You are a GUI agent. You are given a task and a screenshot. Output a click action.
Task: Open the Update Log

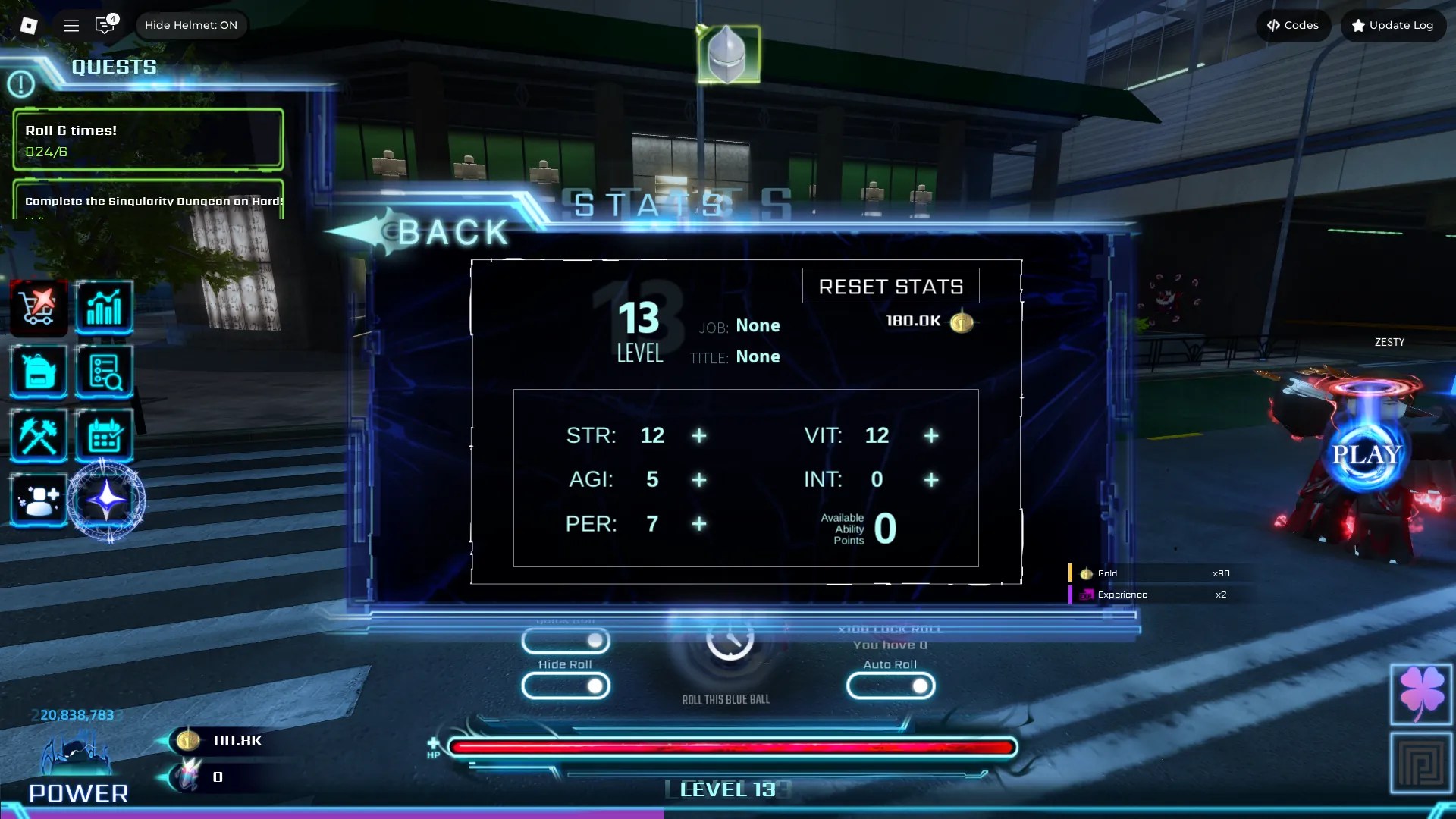1393,25
